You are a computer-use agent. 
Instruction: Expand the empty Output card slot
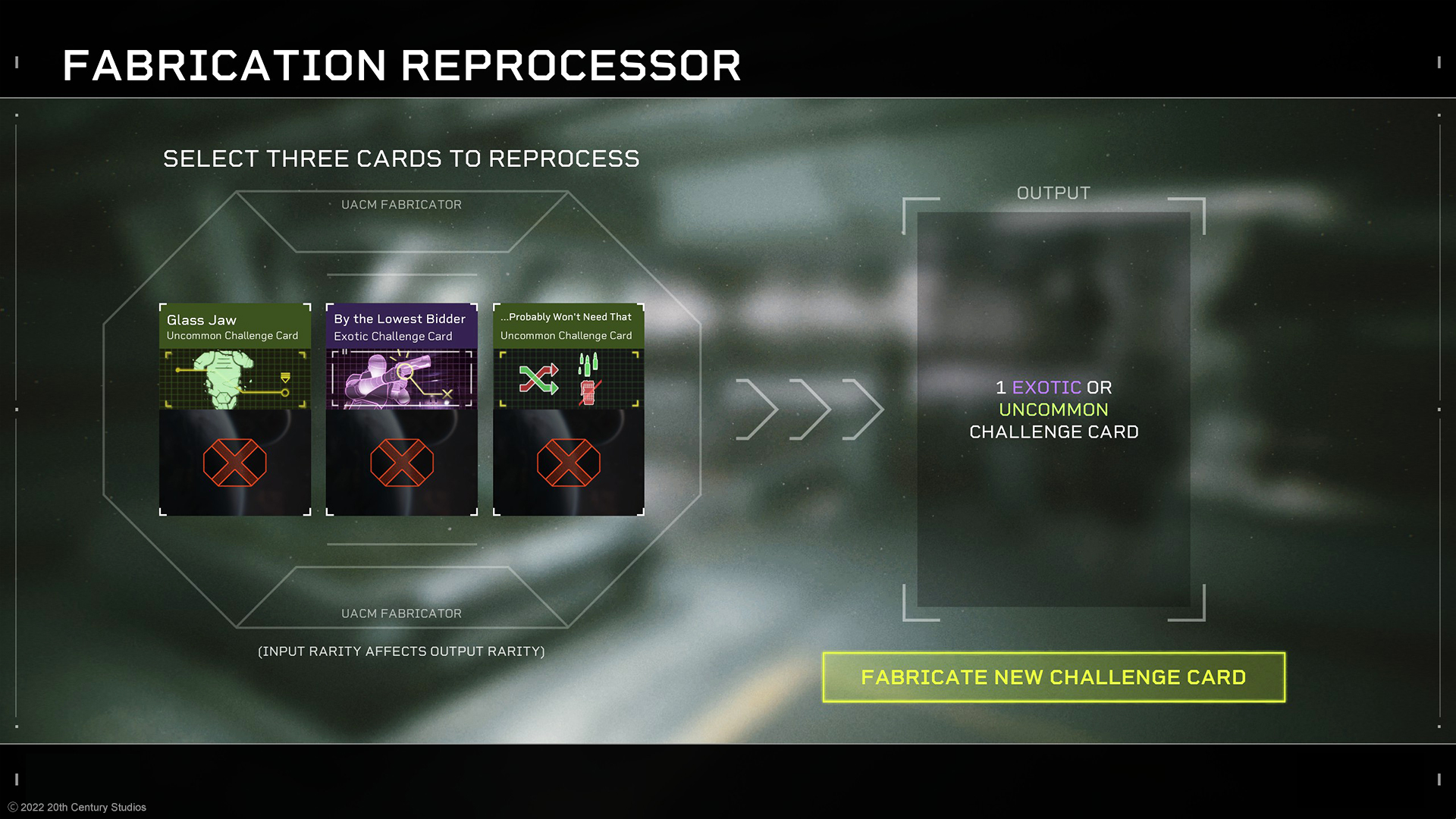coord(1053,409)
